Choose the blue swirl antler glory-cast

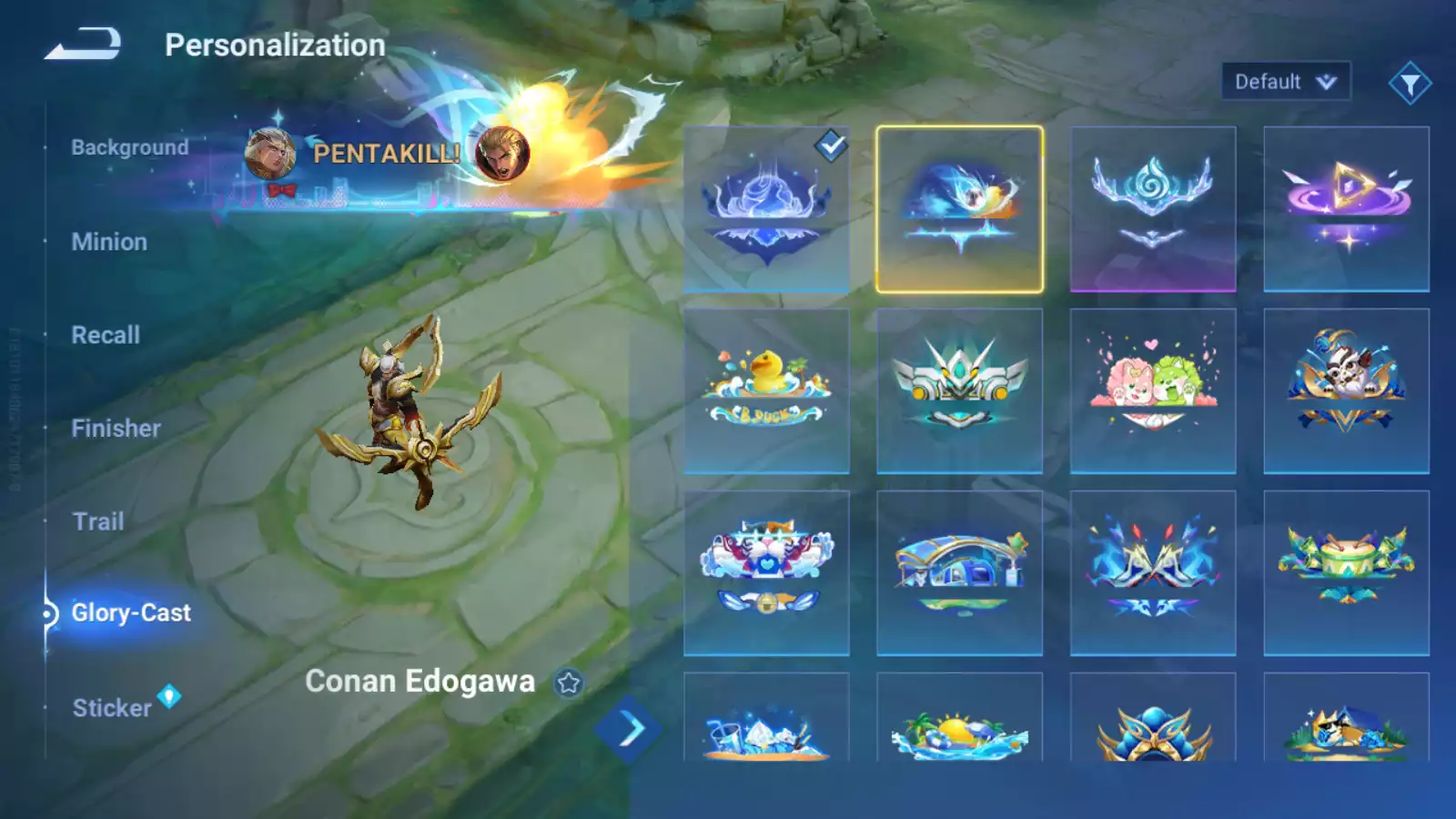click(x=1153, y=209)
